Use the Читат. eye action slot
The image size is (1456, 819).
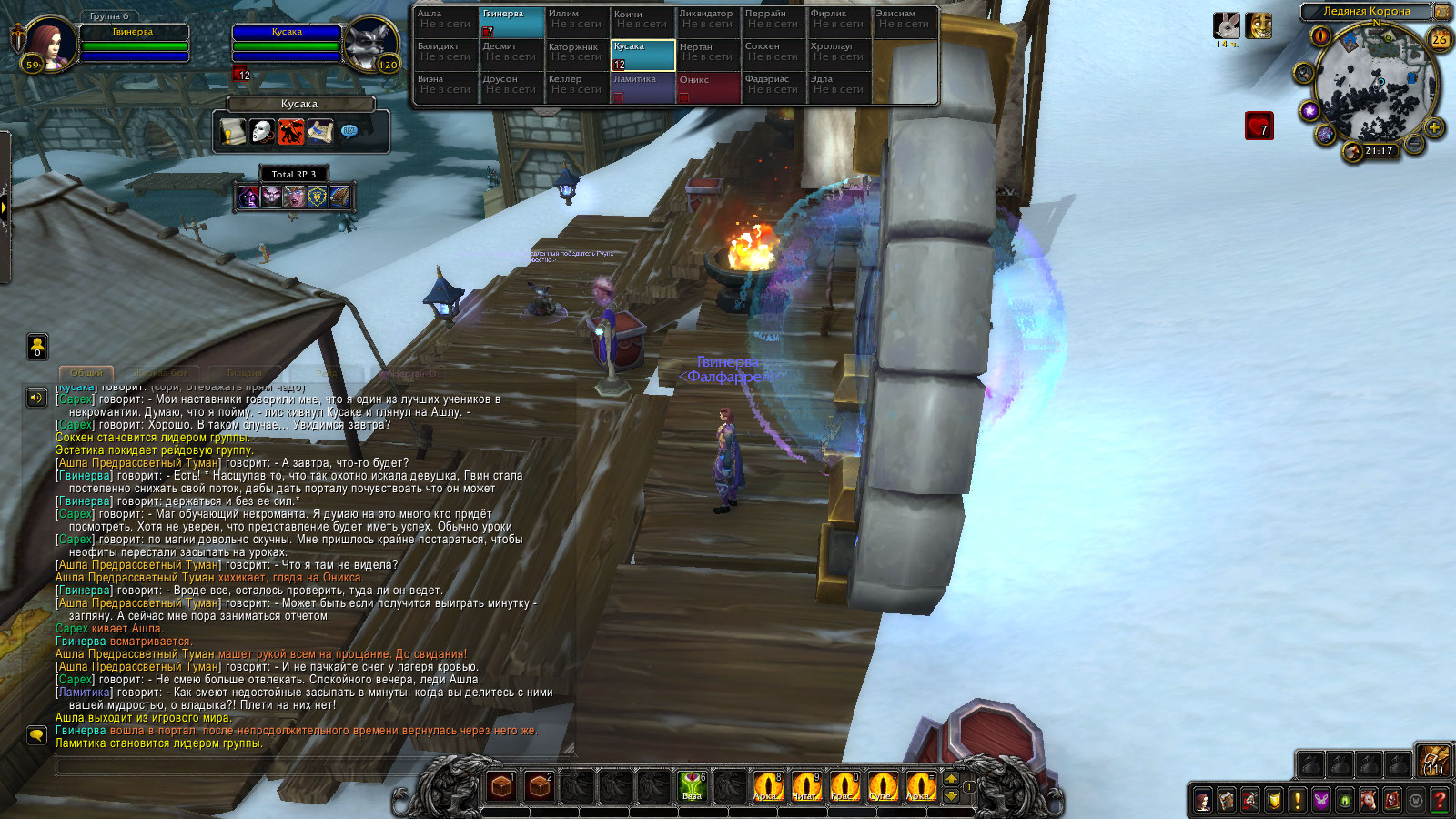point(805,785)
